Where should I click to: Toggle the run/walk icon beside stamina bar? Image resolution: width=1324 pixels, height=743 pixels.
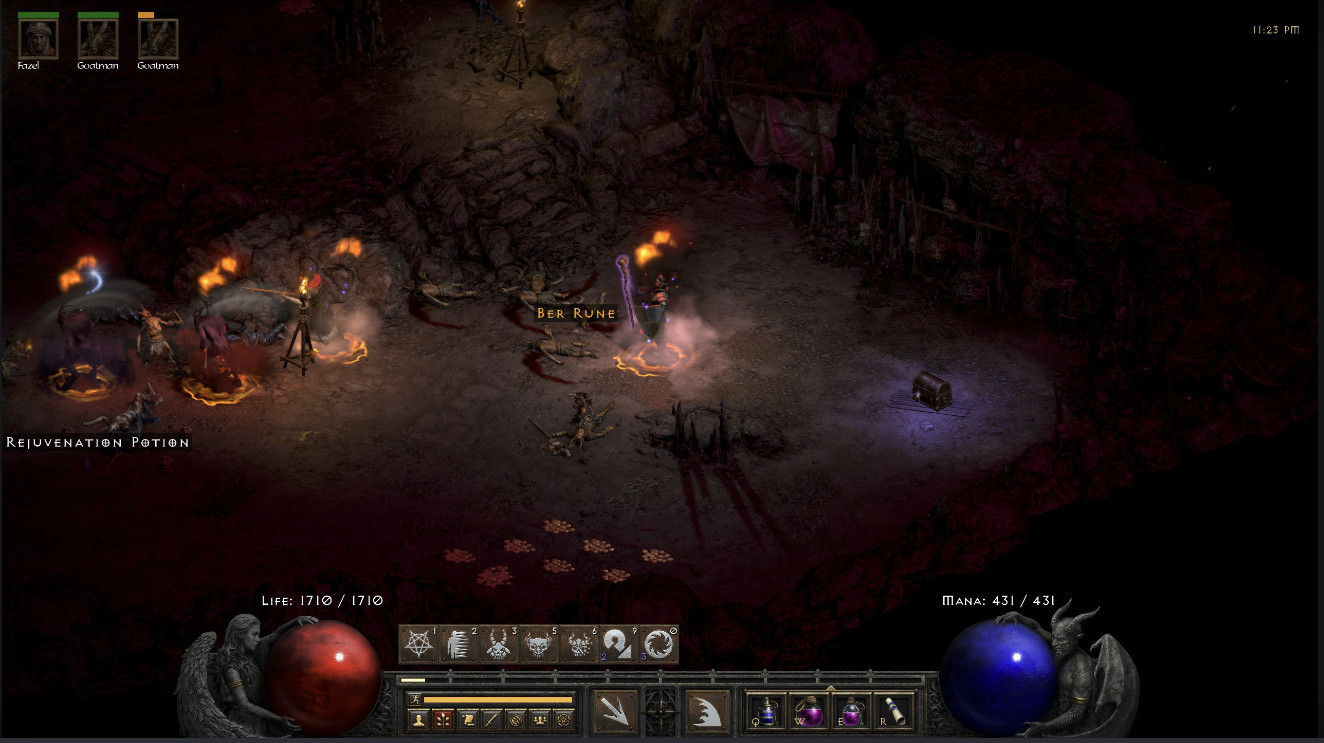[x=413, y=699]
